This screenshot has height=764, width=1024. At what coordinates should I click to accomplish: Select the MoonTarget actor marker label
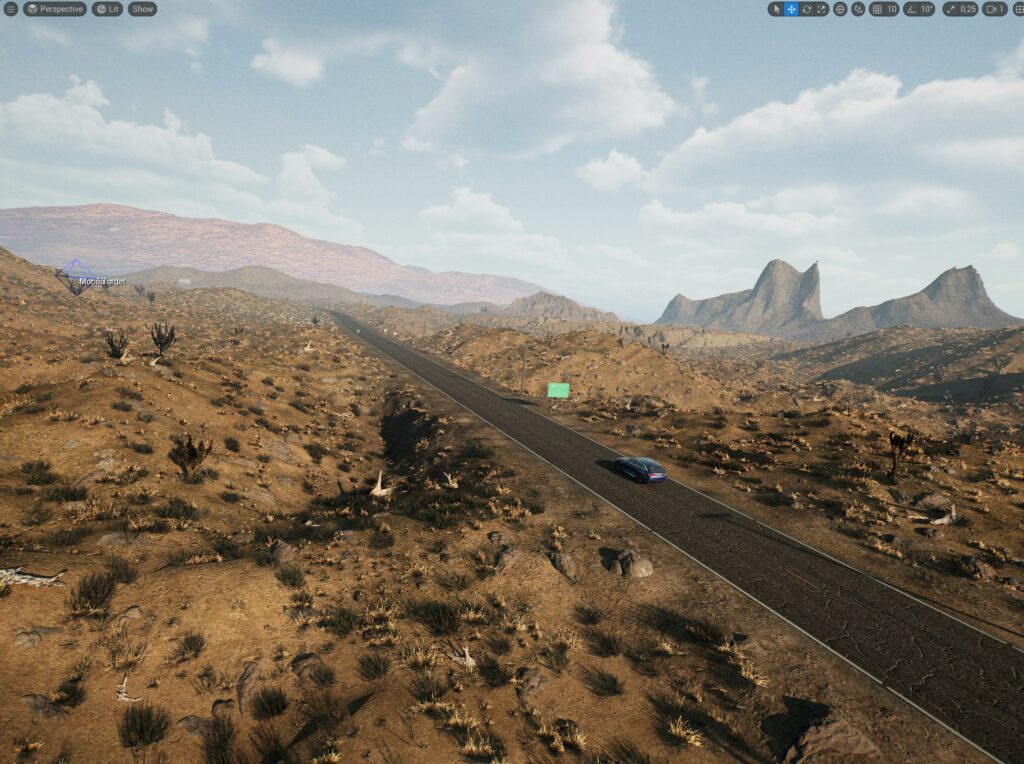102,282
